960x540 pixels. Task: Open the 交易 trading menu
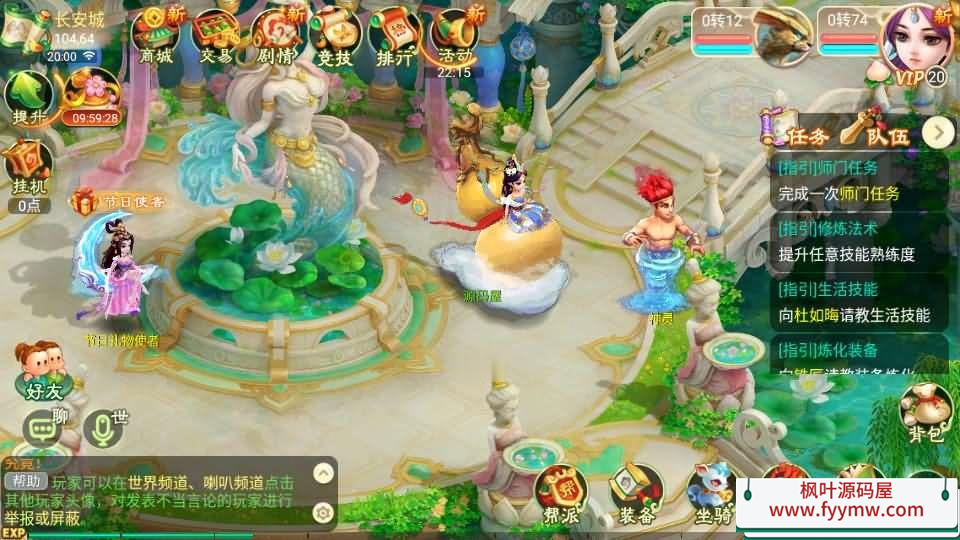pos(215,35)
